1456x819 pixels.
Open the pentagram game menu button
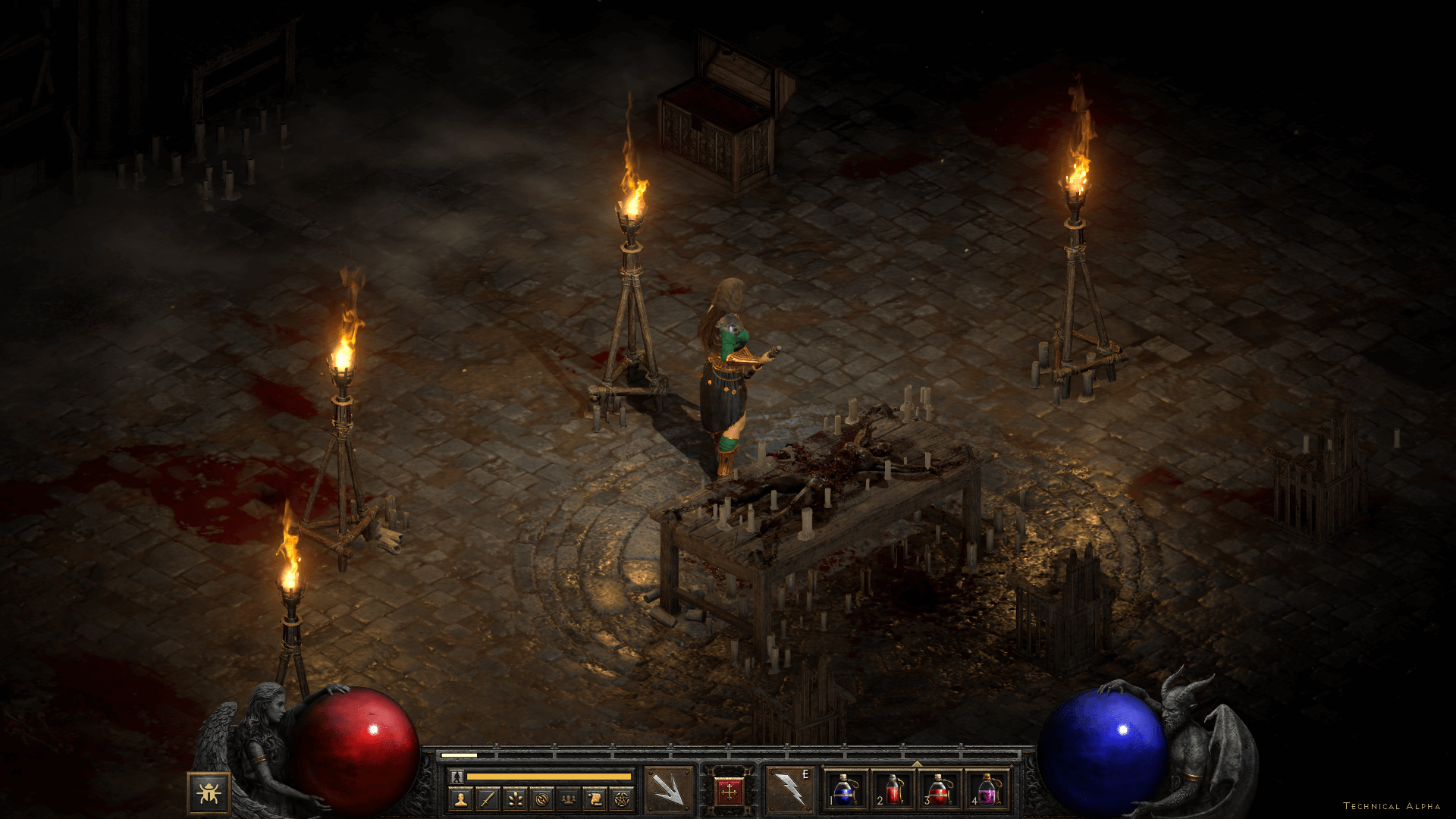pyautogui.click(x=622, y=799)
